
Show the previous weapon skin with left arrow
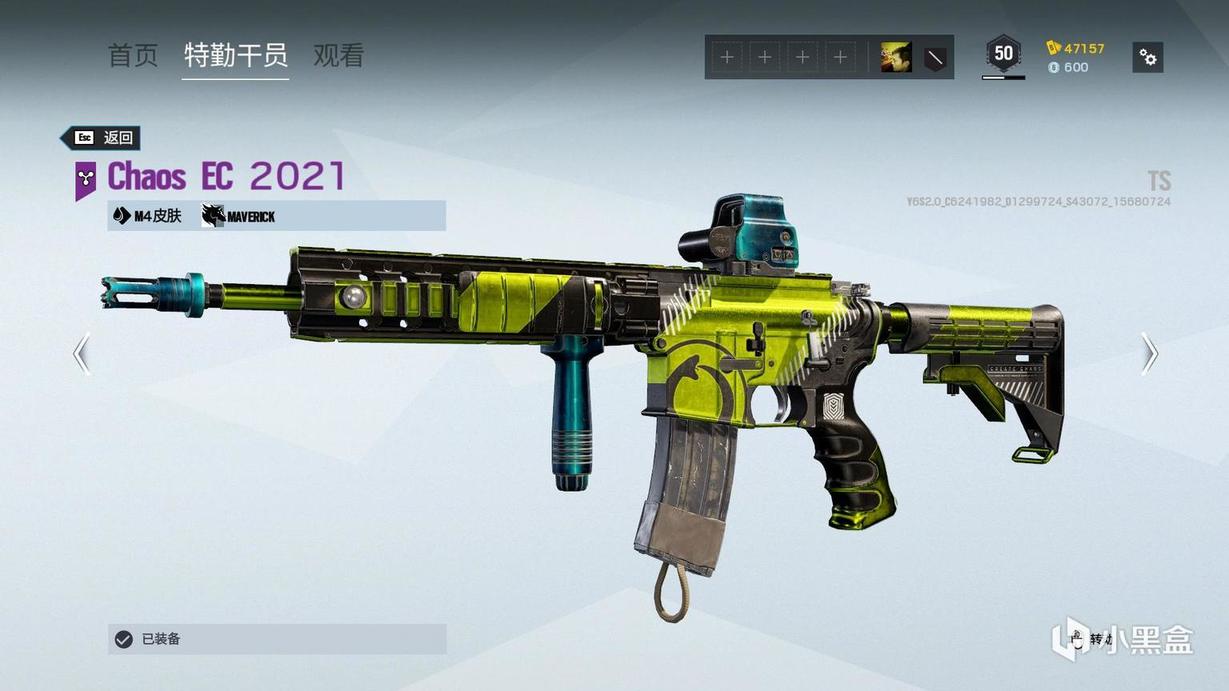click(82, 353)
